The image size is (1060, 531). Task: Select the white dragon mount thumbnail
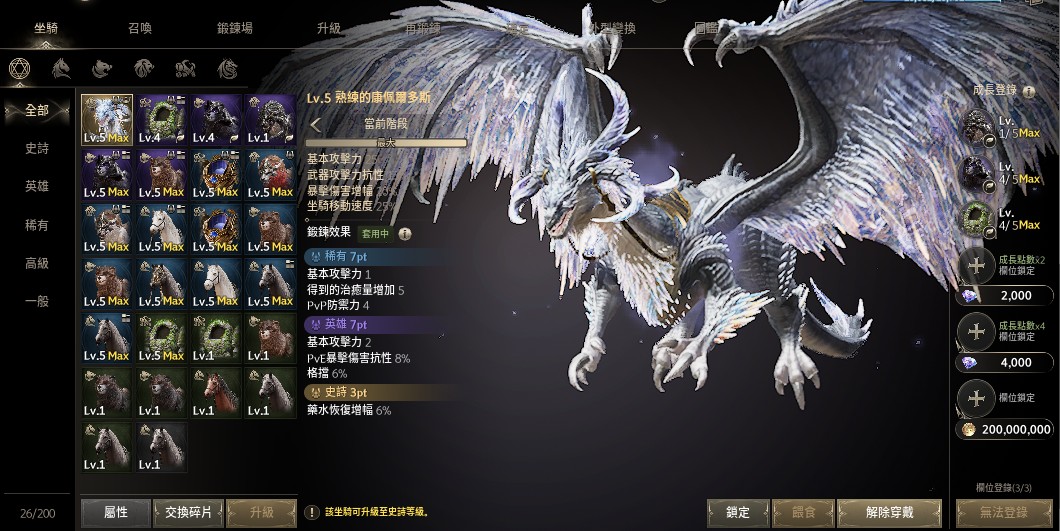pyautogui.click(x=107, y=120)
